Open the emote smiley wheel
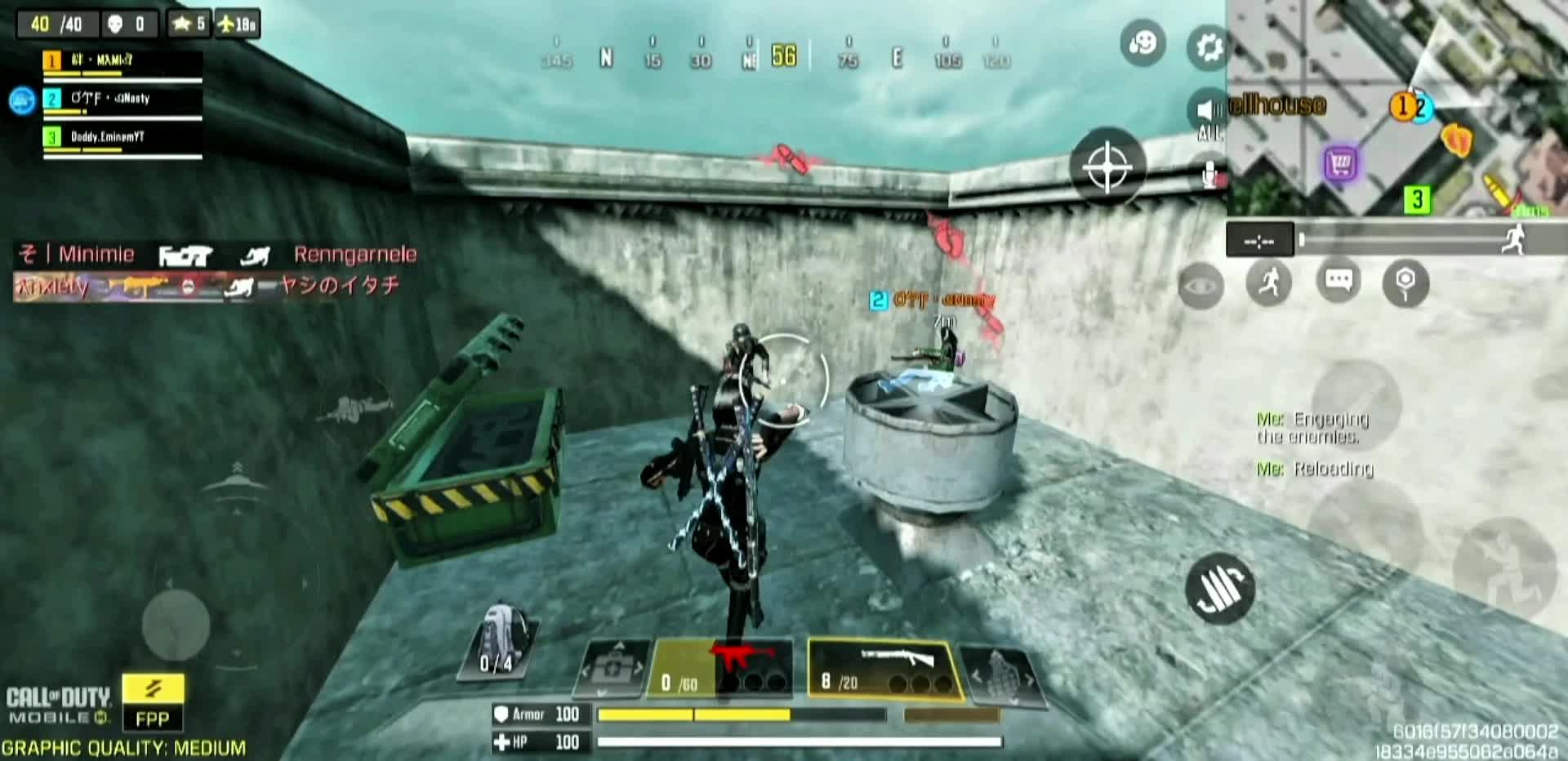Image resolution: width=1568 pixels, height=761 pixels. pos(1143,43)
